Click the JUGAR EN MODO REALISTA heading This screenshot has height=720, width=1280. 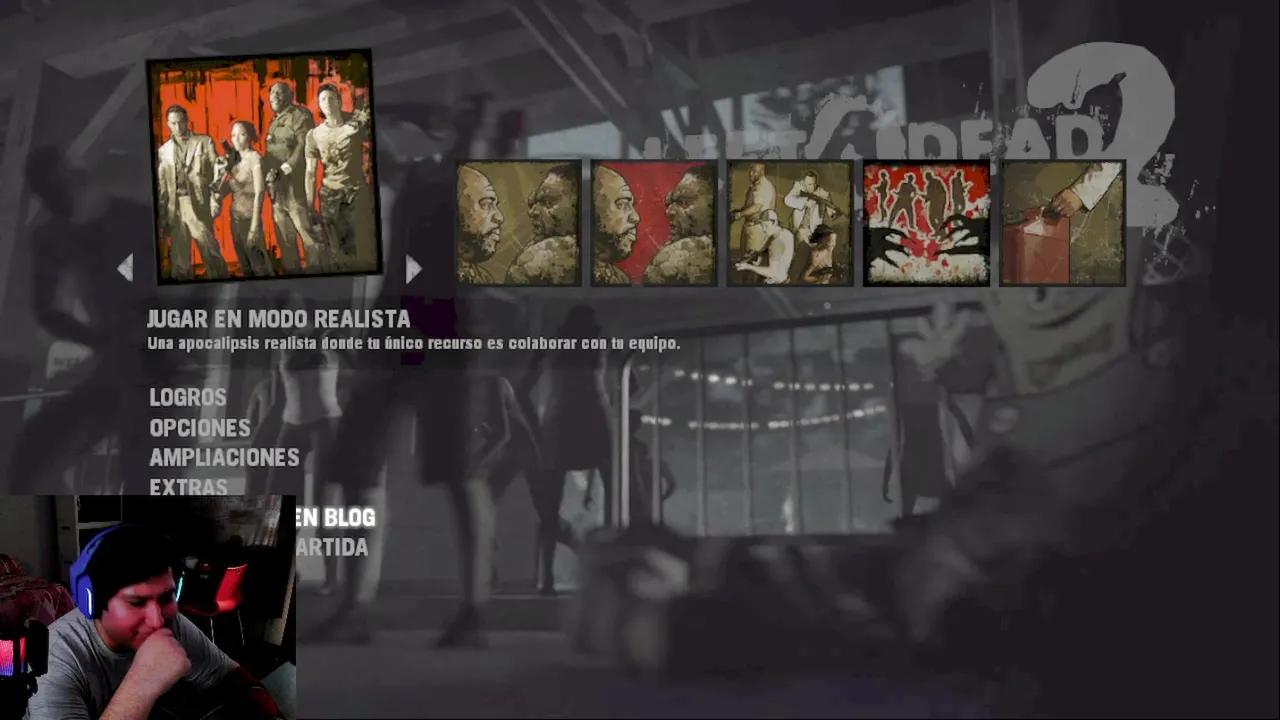[280, 319]
